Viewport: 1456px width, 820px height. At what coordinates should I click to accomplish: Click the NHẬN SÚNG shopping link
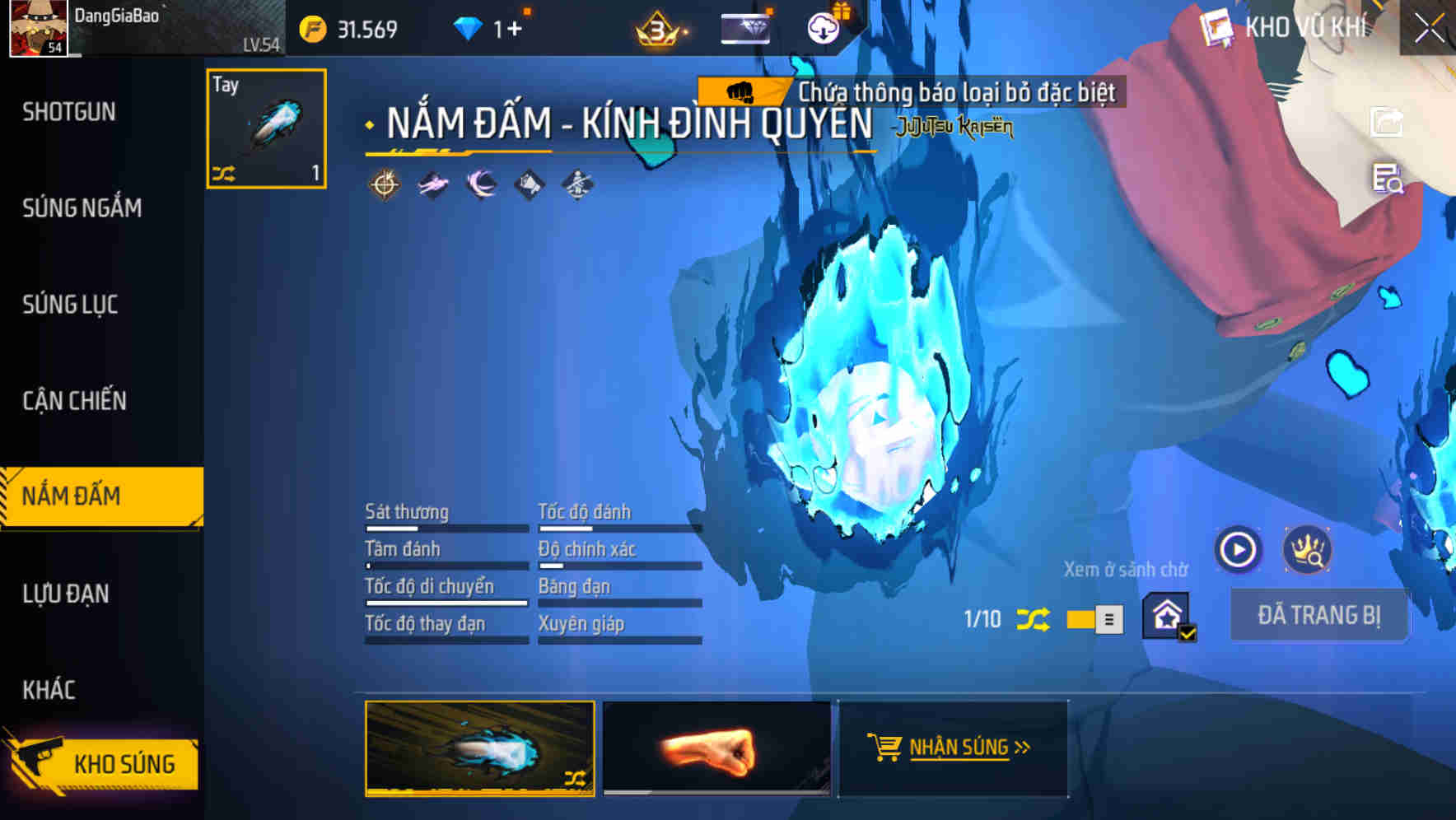[x=953, y=748]
